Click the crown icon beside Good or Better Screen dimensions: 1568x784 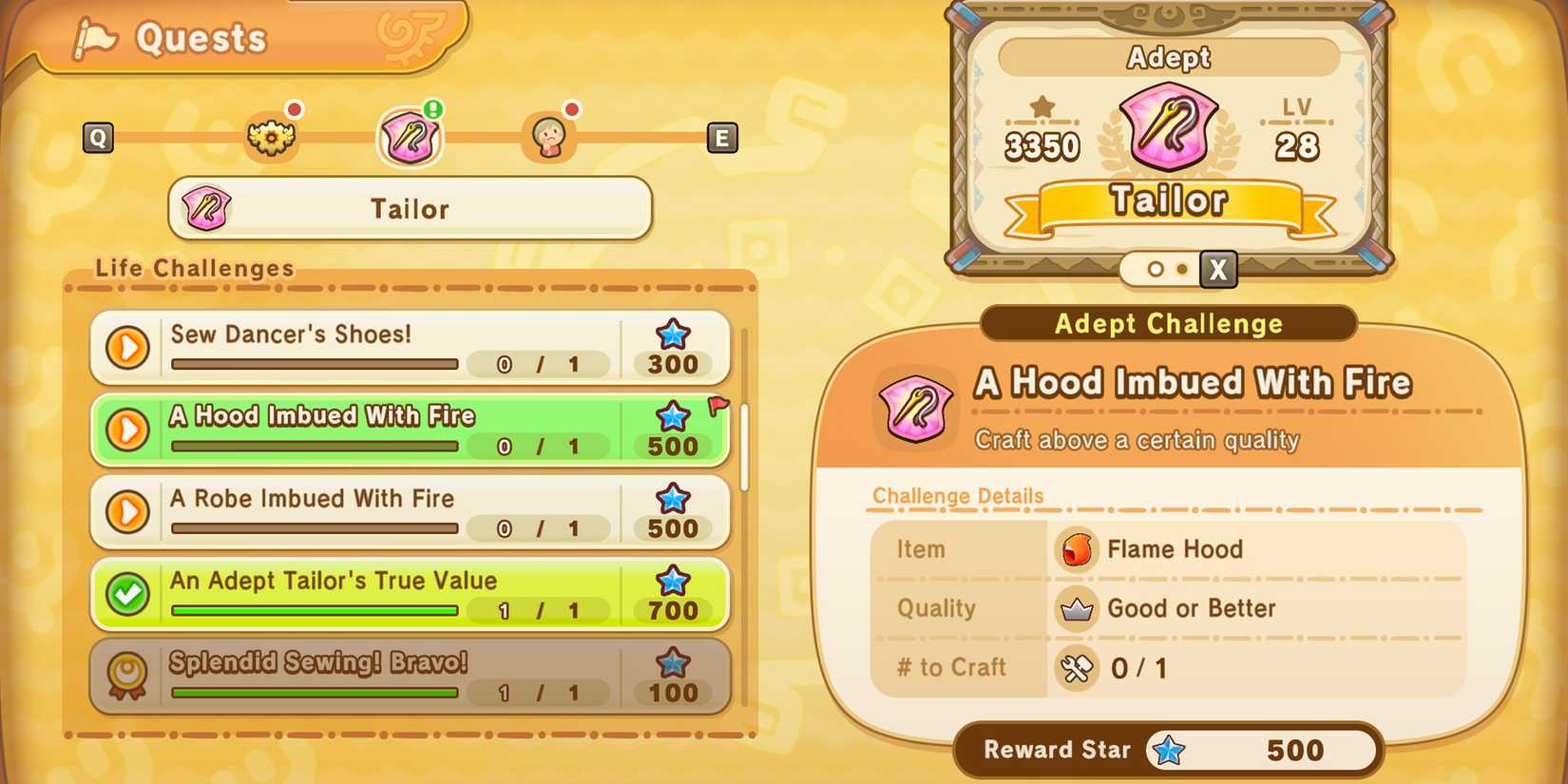pyautogui.click(x=1077, y=609)
